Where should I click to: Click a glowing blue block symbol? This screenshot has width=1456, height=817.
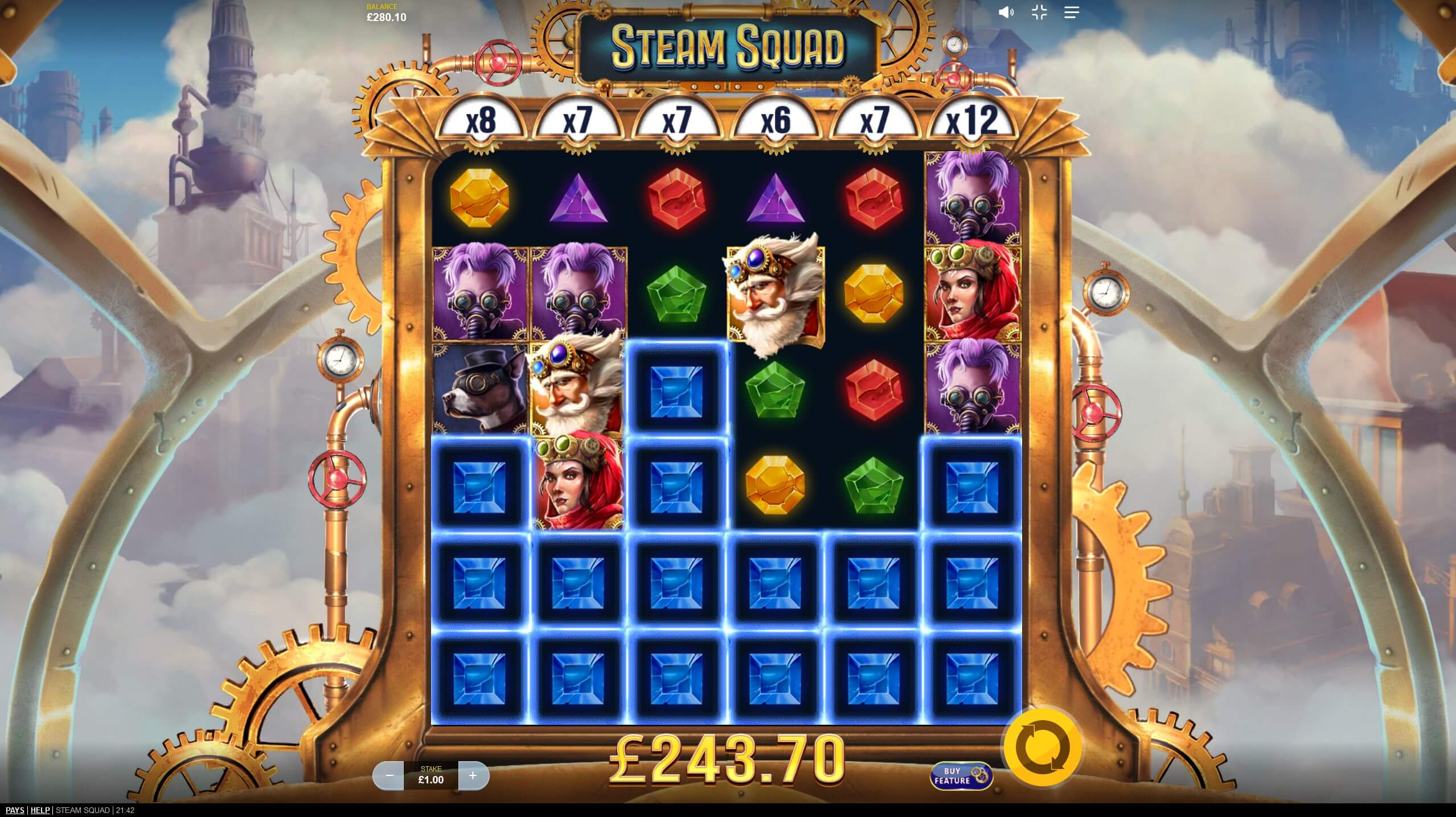click(x=676, y=391)
